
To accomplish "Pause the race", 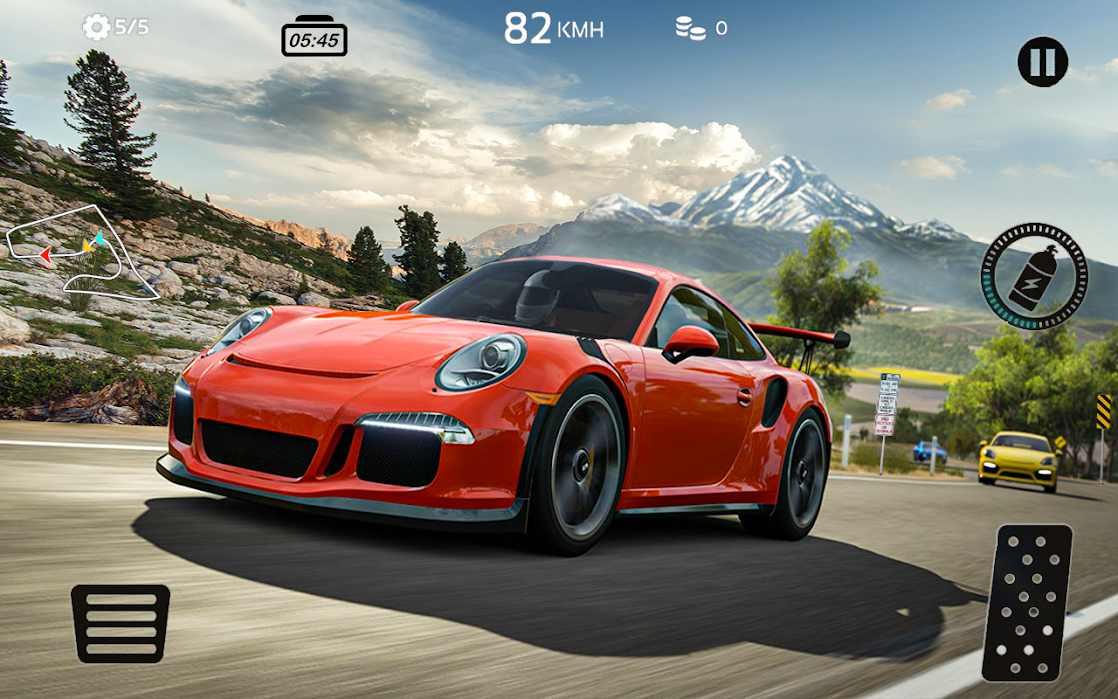I will tap(1042, 62).
